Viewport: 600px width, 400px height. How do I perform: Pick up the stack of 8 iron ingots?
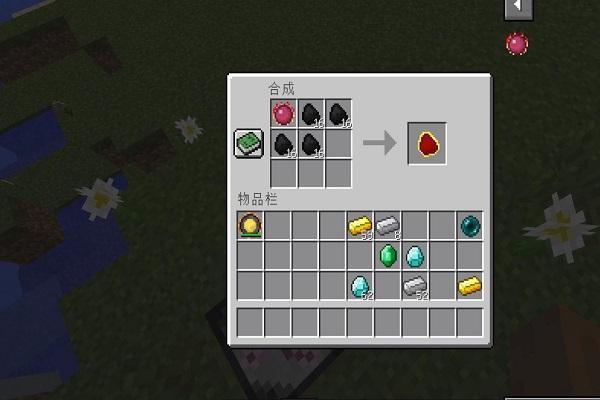click(x=387, y=226)
